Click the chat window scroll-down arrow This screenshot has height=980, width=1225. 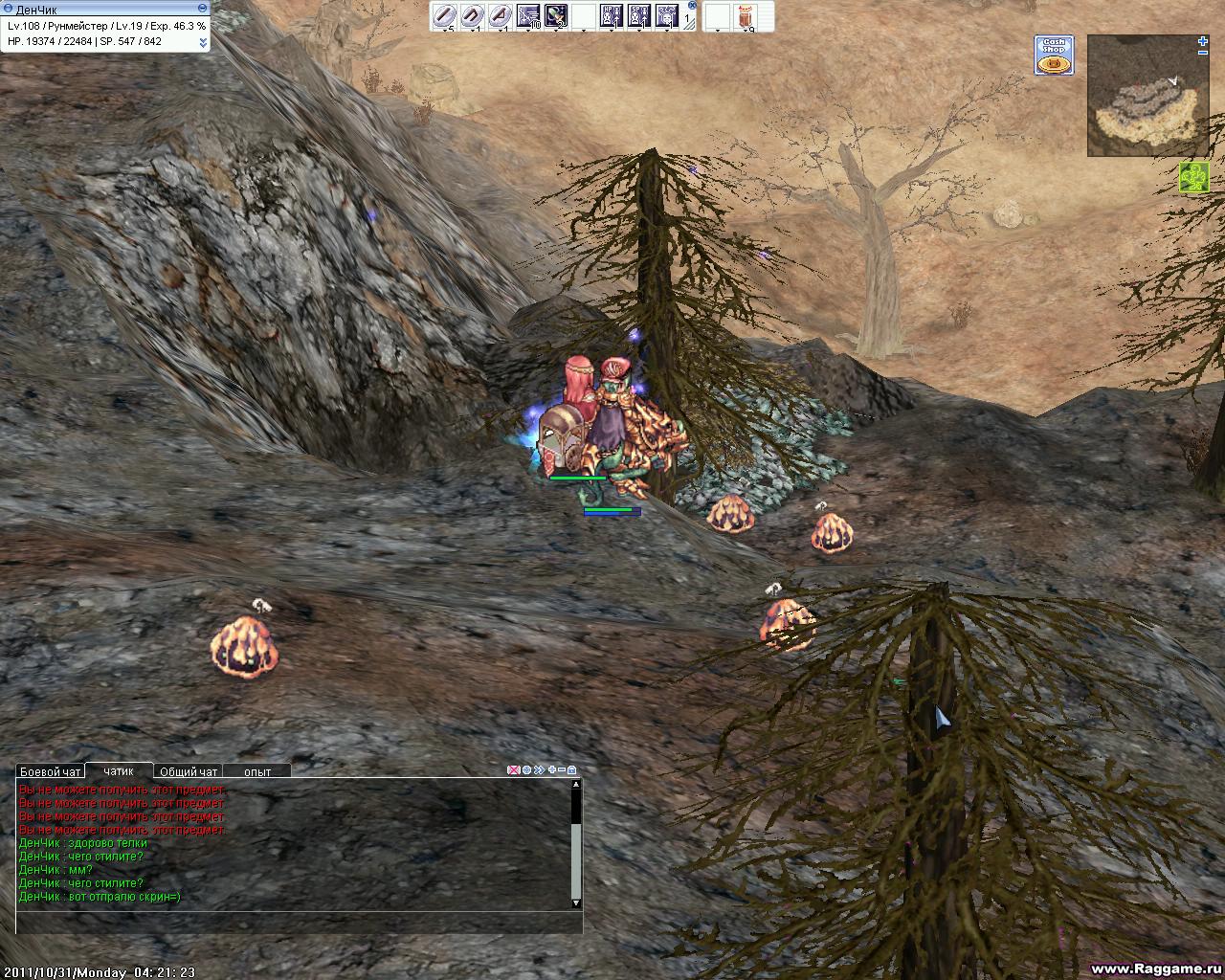pyautogui.click(x=576, y=902)
